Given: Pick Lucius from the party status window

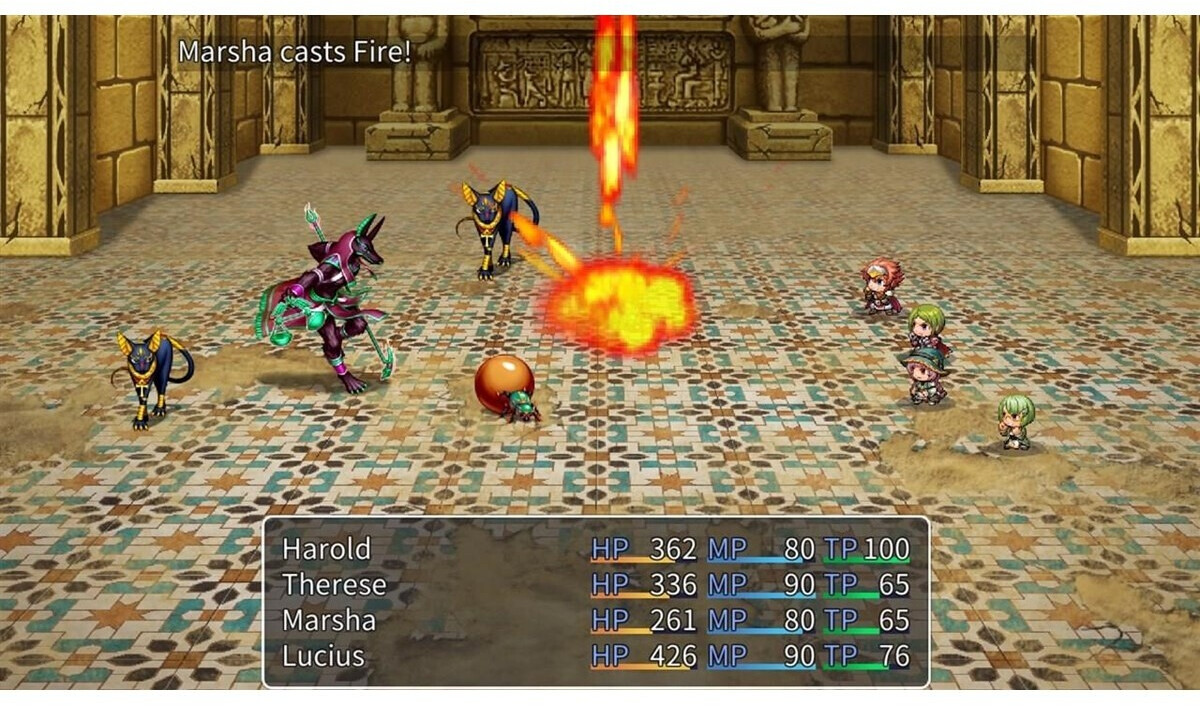Looking at the screenshot, I should point(323,657).
